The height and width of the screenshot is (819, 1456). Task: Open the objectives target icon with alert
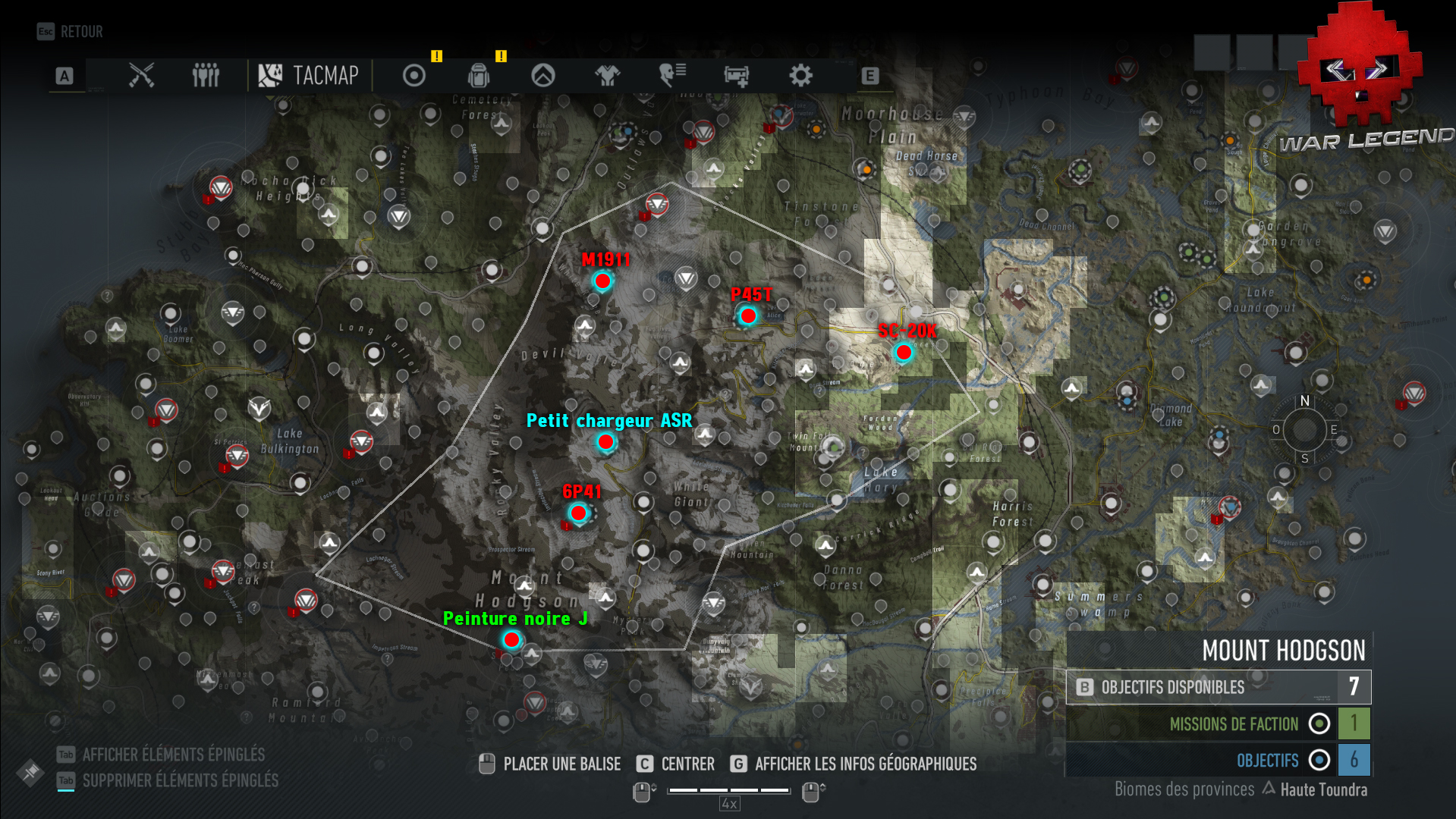[x=414, y=76]
